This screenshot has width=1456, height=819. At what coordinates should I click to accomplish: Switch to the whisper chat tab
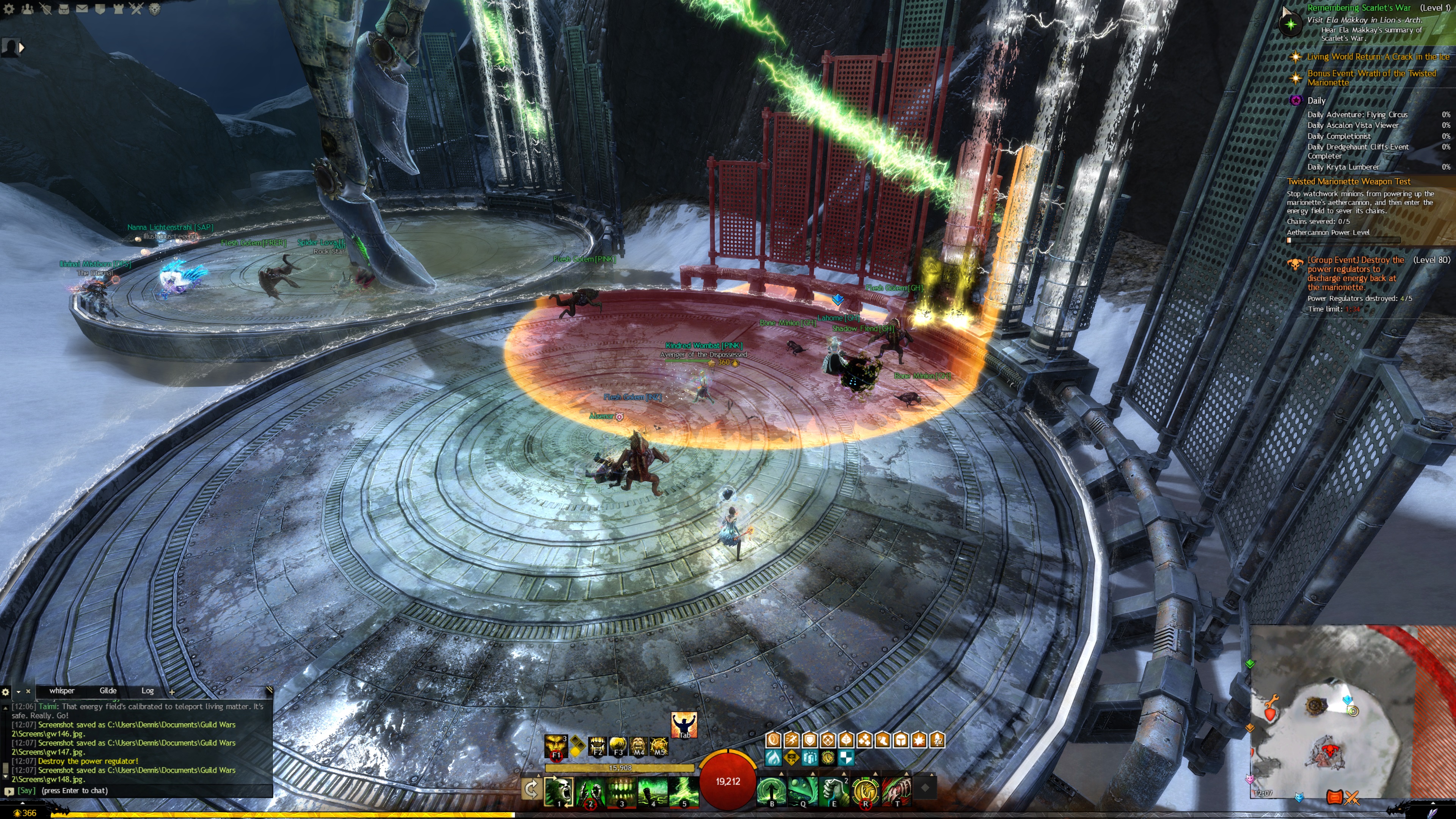pyautogui.click(x=61, y=691)
